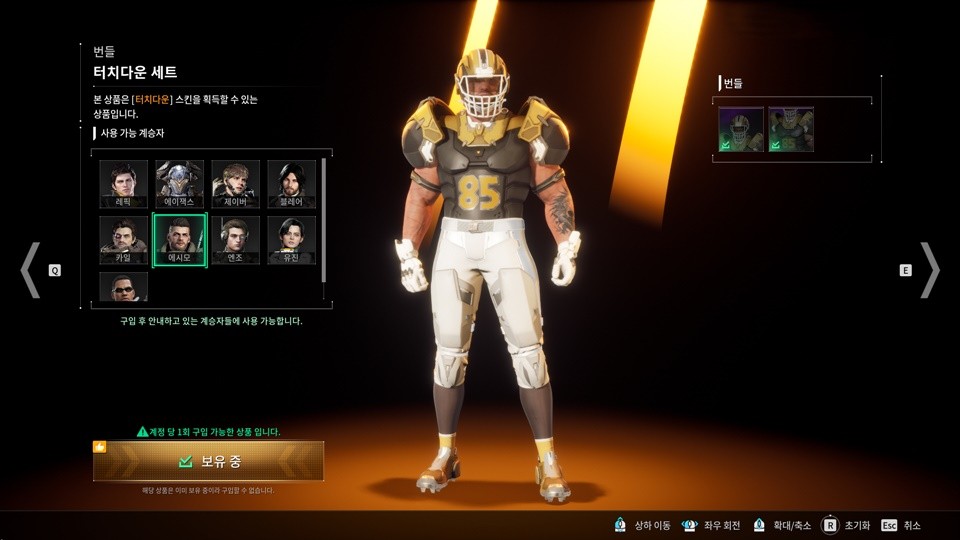This screenshot has height=540, width=960.
Task: Select the Lepic (레픽) descendant portrait
Action: [123, 183]
